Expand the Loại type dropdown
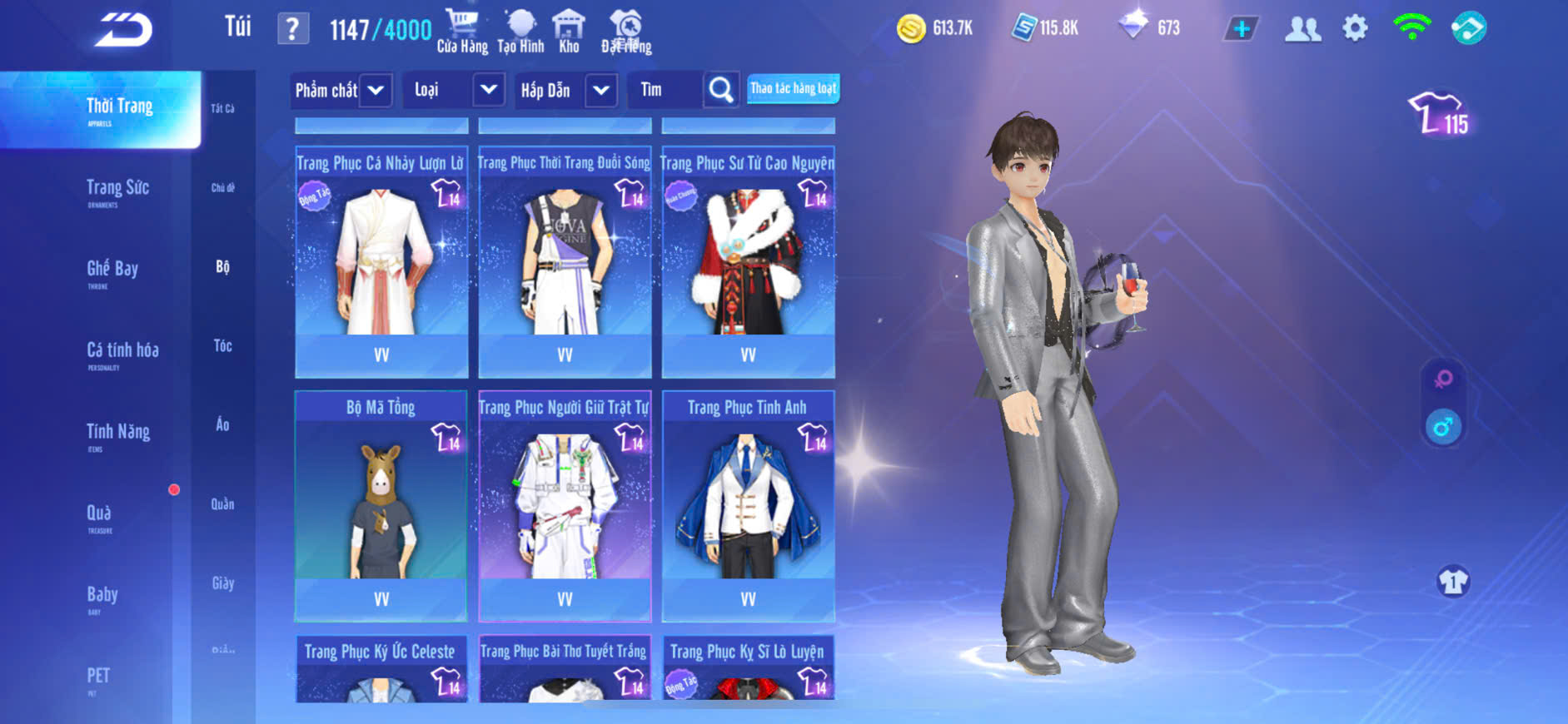Image resolution: width=1568 pixels, height=724 pixels. tap(488, 90)
